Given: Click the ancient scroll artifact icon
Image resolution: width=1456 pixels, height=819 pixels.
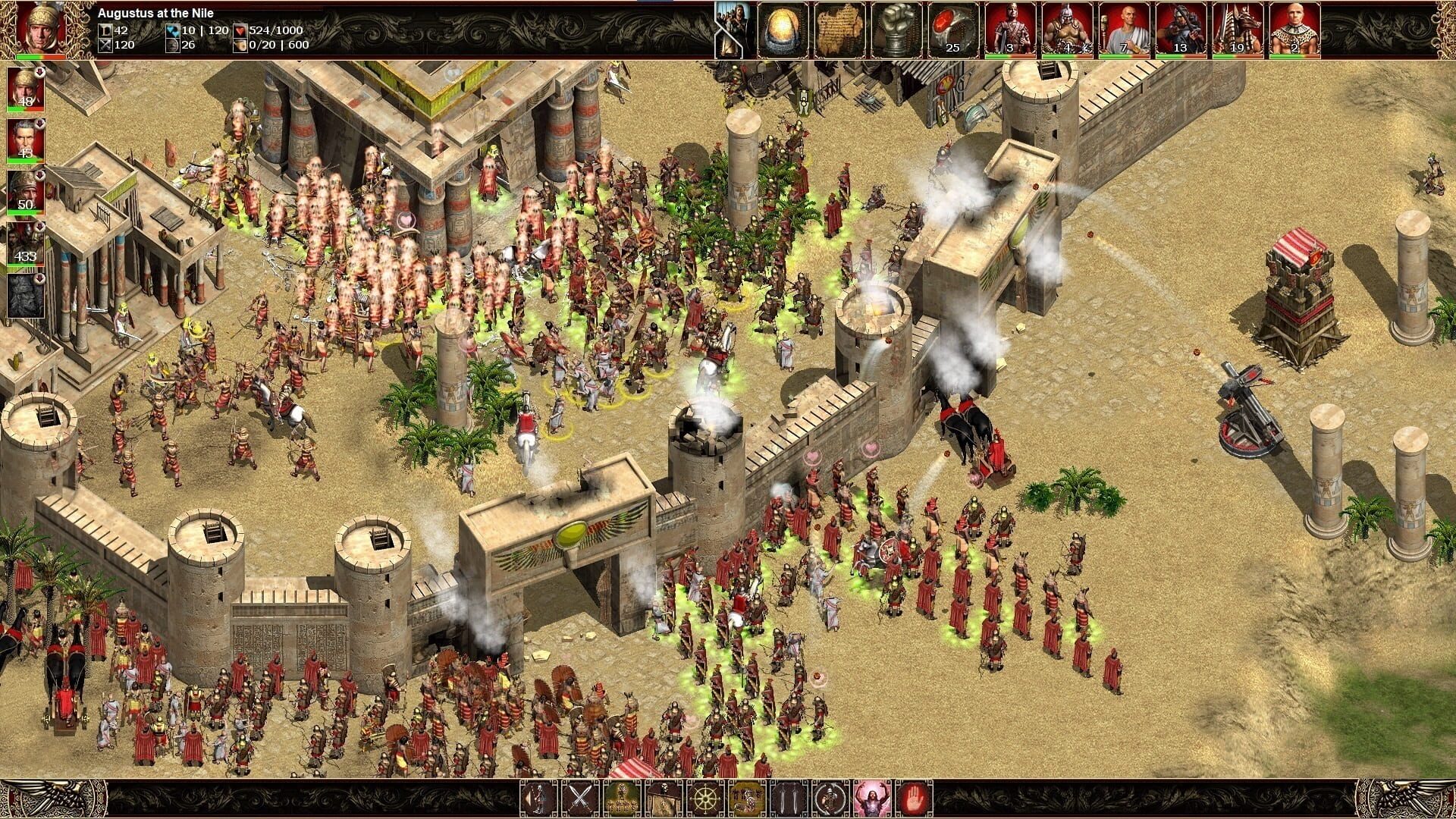Looking at the screenshot, I should 842,30.
